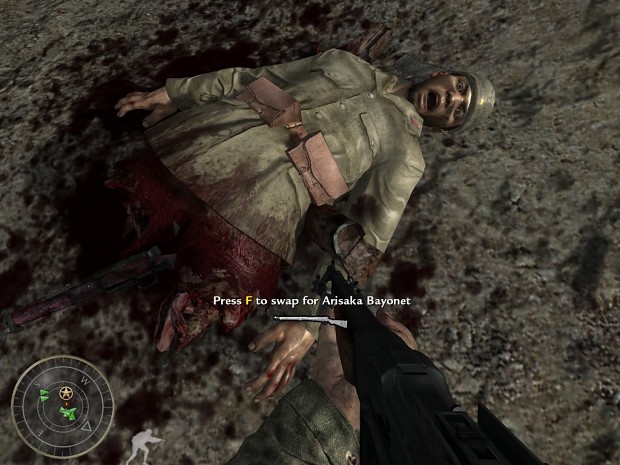Viewport: 620px width, 465px height.
Task: Select the gold star objective marker
Action: 66,390
